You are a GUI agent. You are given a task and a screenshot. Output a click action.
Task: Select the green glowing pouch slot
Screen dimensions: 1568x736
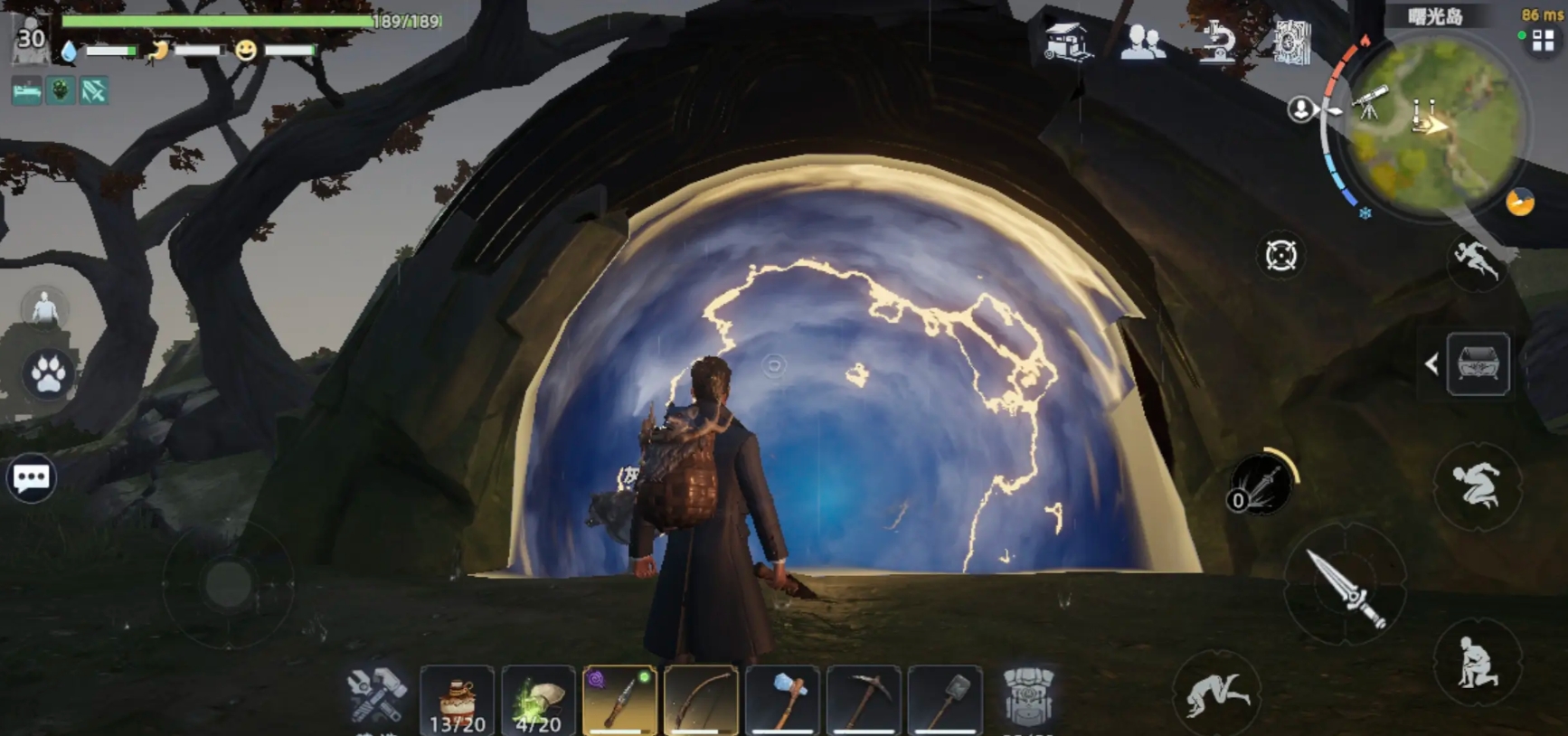point(538,700)
